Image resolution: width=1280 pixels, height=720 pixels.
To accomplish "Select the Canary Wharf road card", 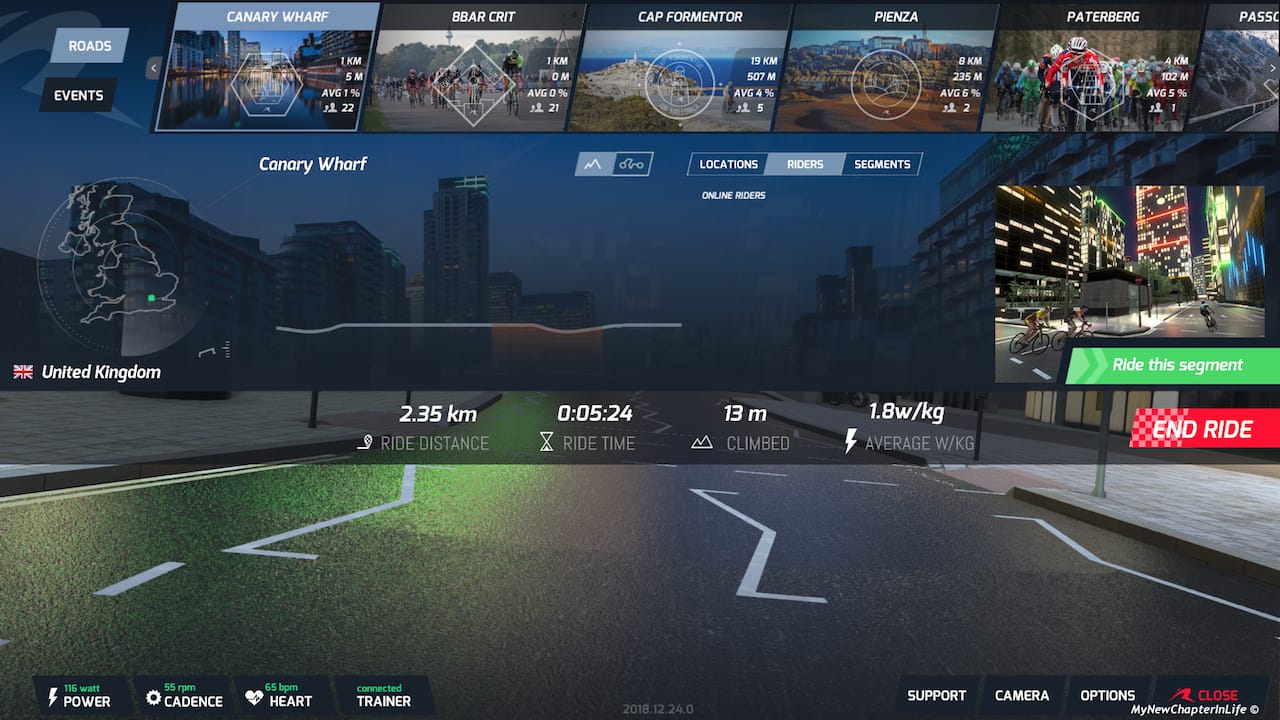I will tap(268, 67).
